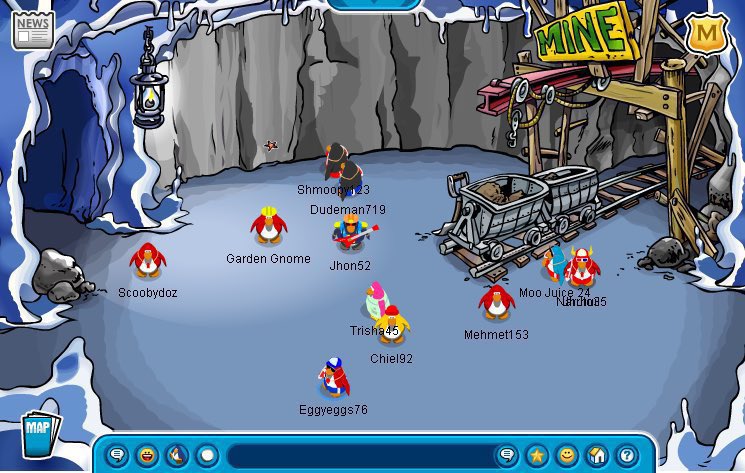
Task: Open the buddy list smiley face
Action: (567, 456)
